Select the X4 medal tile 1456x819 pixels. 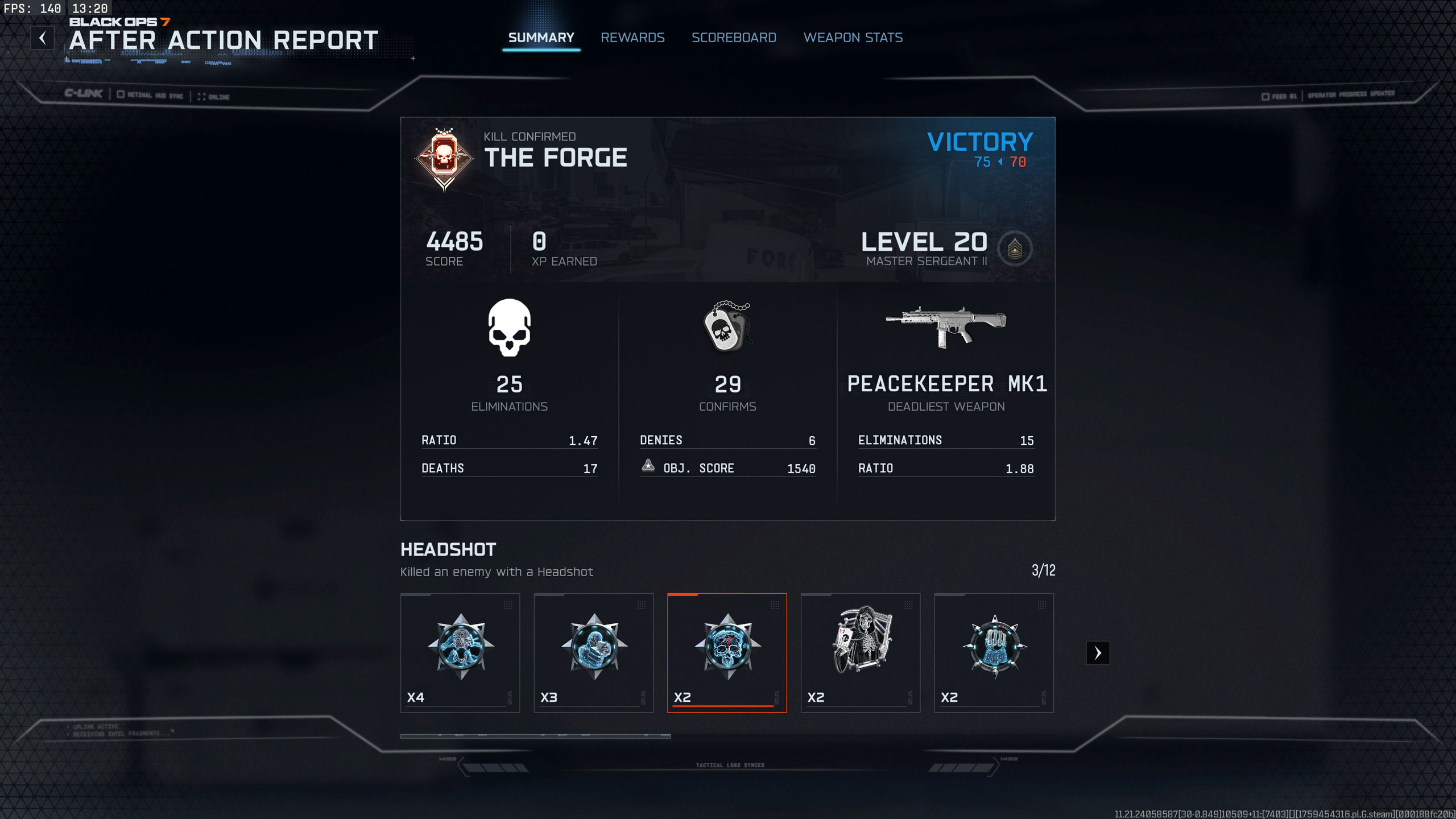460,652
